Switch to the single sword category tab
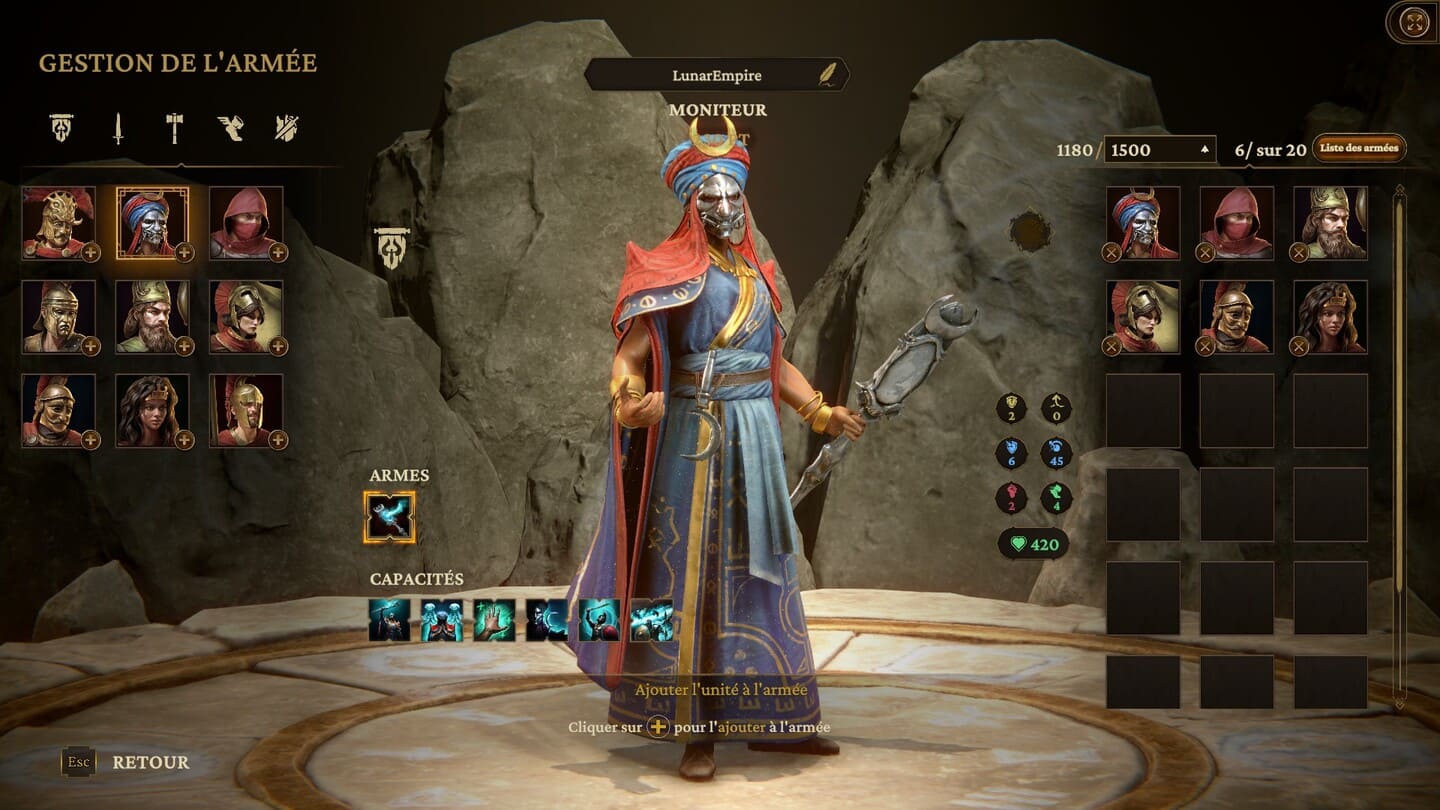The height and width of the screenshot is (810, 1440). (118, 128)
